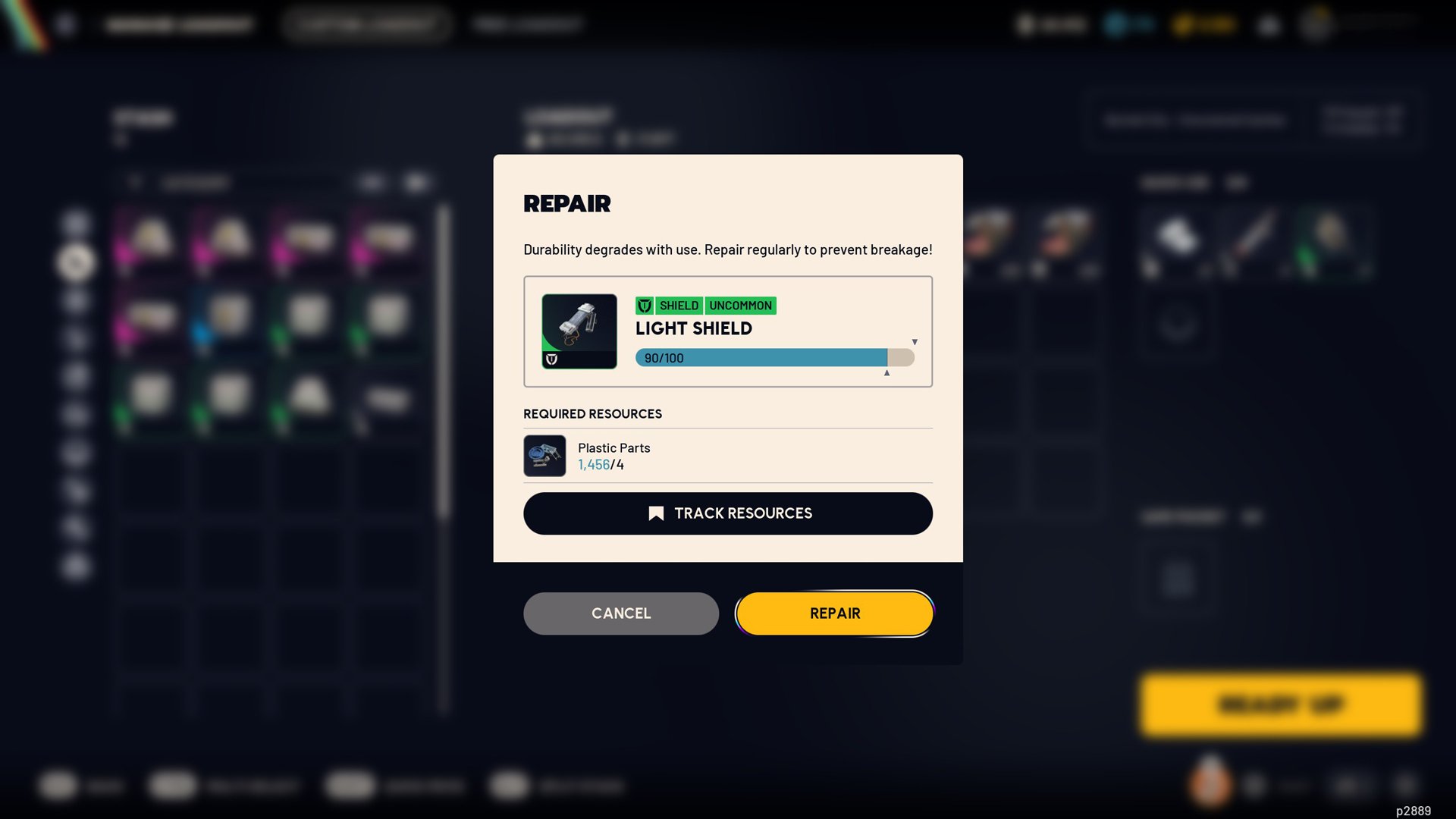Click the shield emblem on the Light Shield thumbnail
This screenshot has height=819, width=1456.
tap(551, 358)
